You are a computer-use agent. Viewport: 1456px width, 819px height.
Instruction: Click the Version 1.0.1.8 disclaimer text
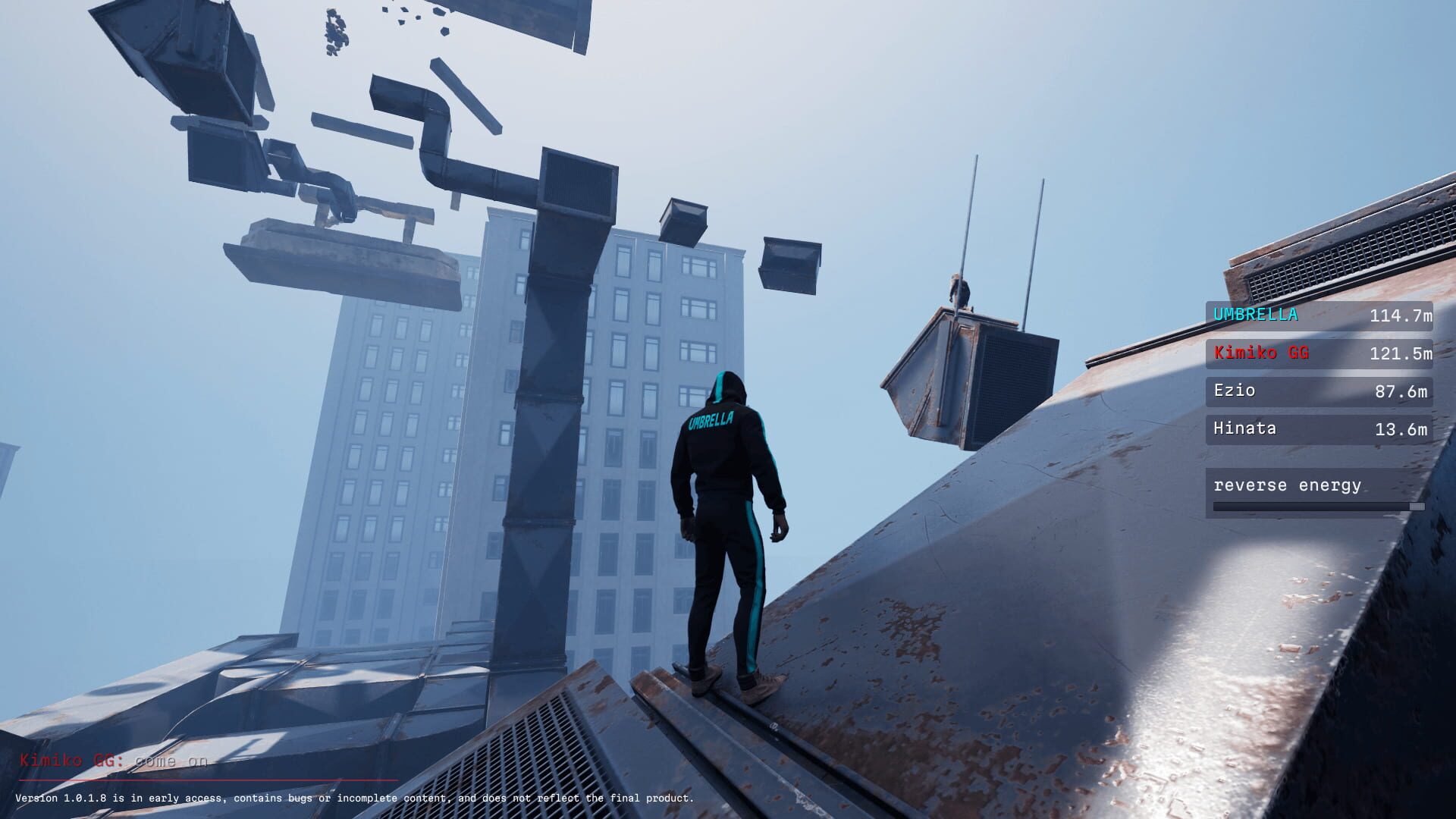click(x=356, y=798)
